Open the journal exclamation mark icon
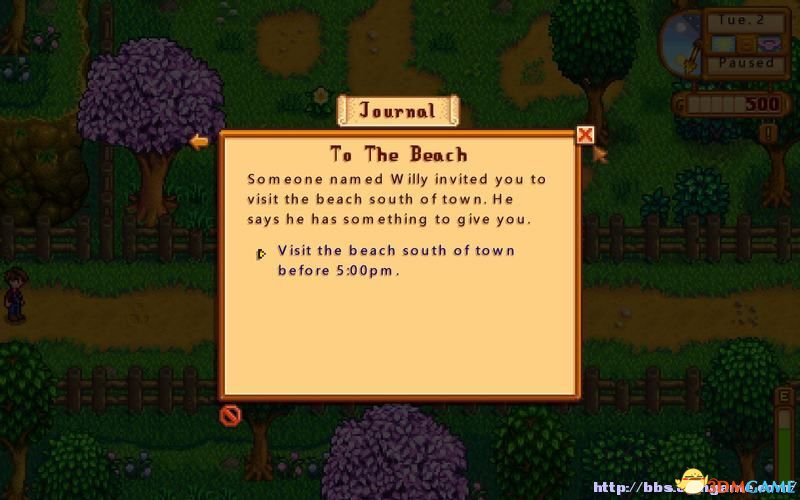This screenshot has height=500, width=800. click(x=769, y=132)
